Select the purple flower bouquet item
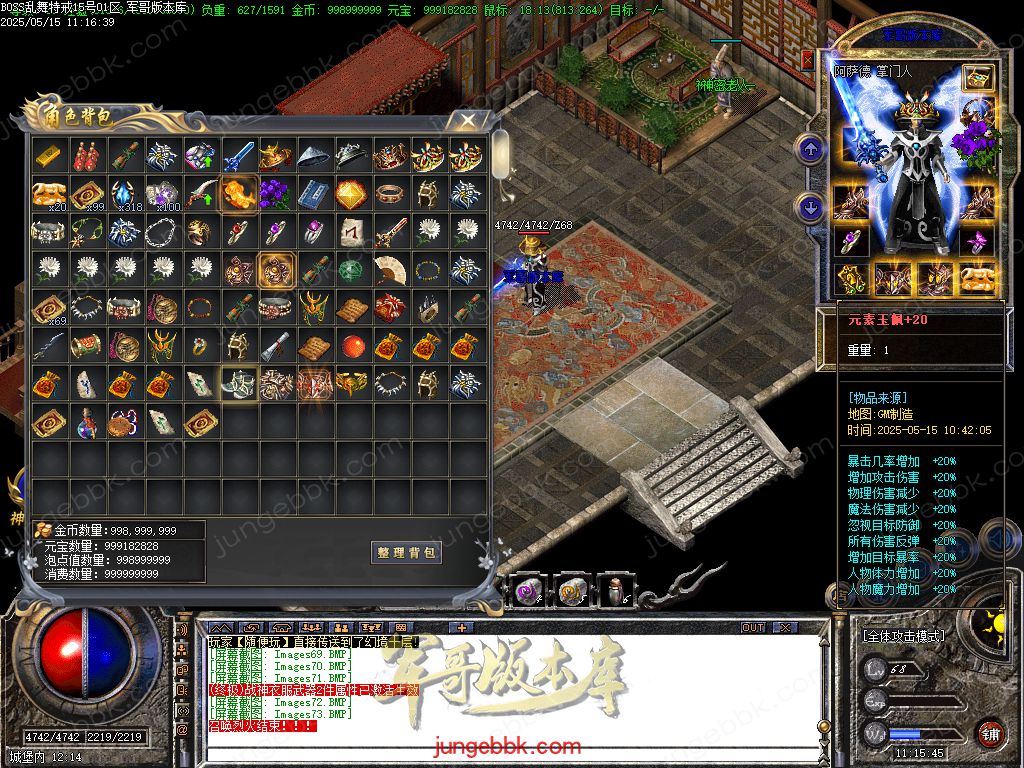Image resolution: width=1024 pixels, height=768 pixels. [277, 194]
